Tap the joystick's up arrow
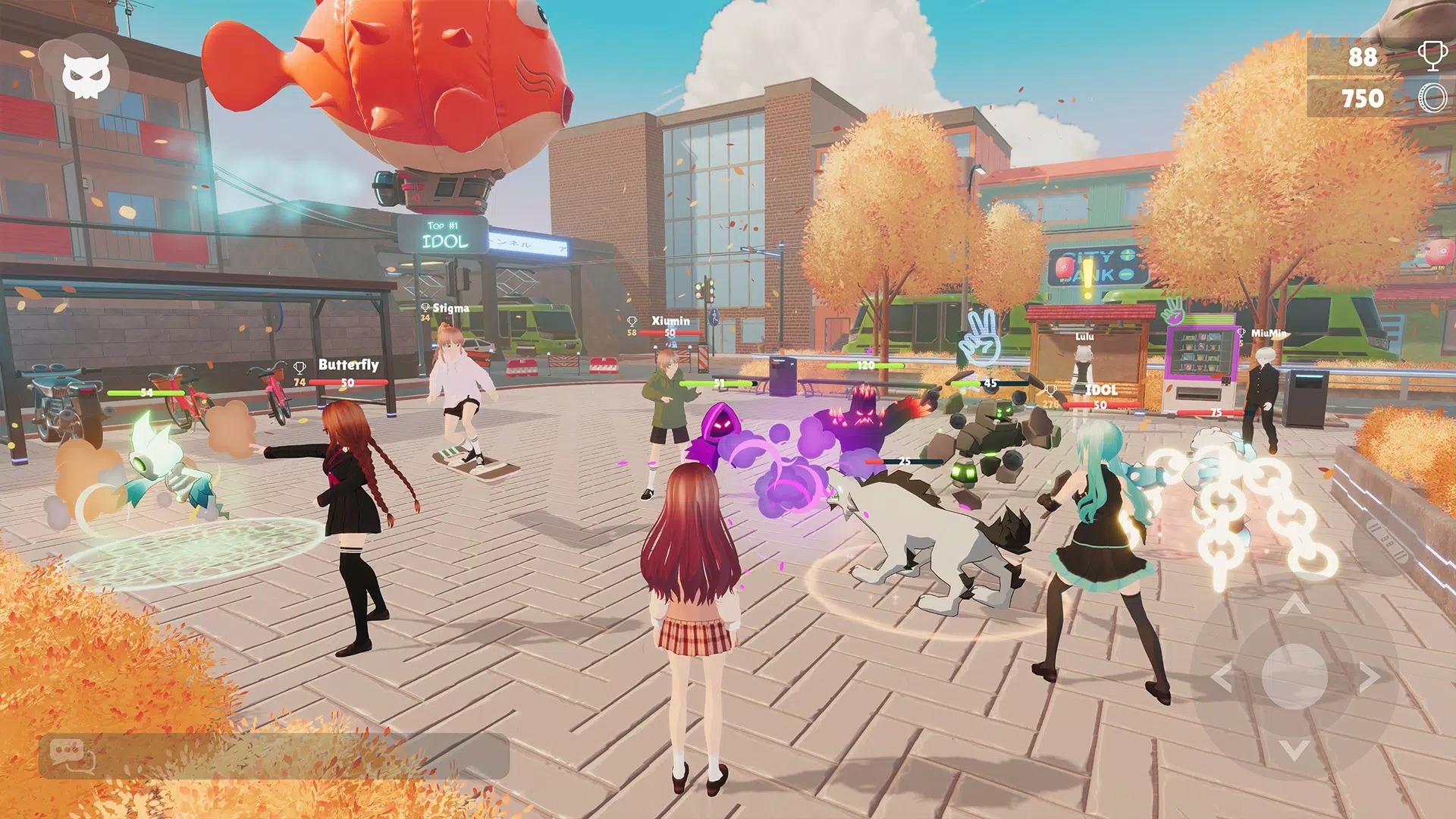The image size is (1456, 819). [1294, 604]
